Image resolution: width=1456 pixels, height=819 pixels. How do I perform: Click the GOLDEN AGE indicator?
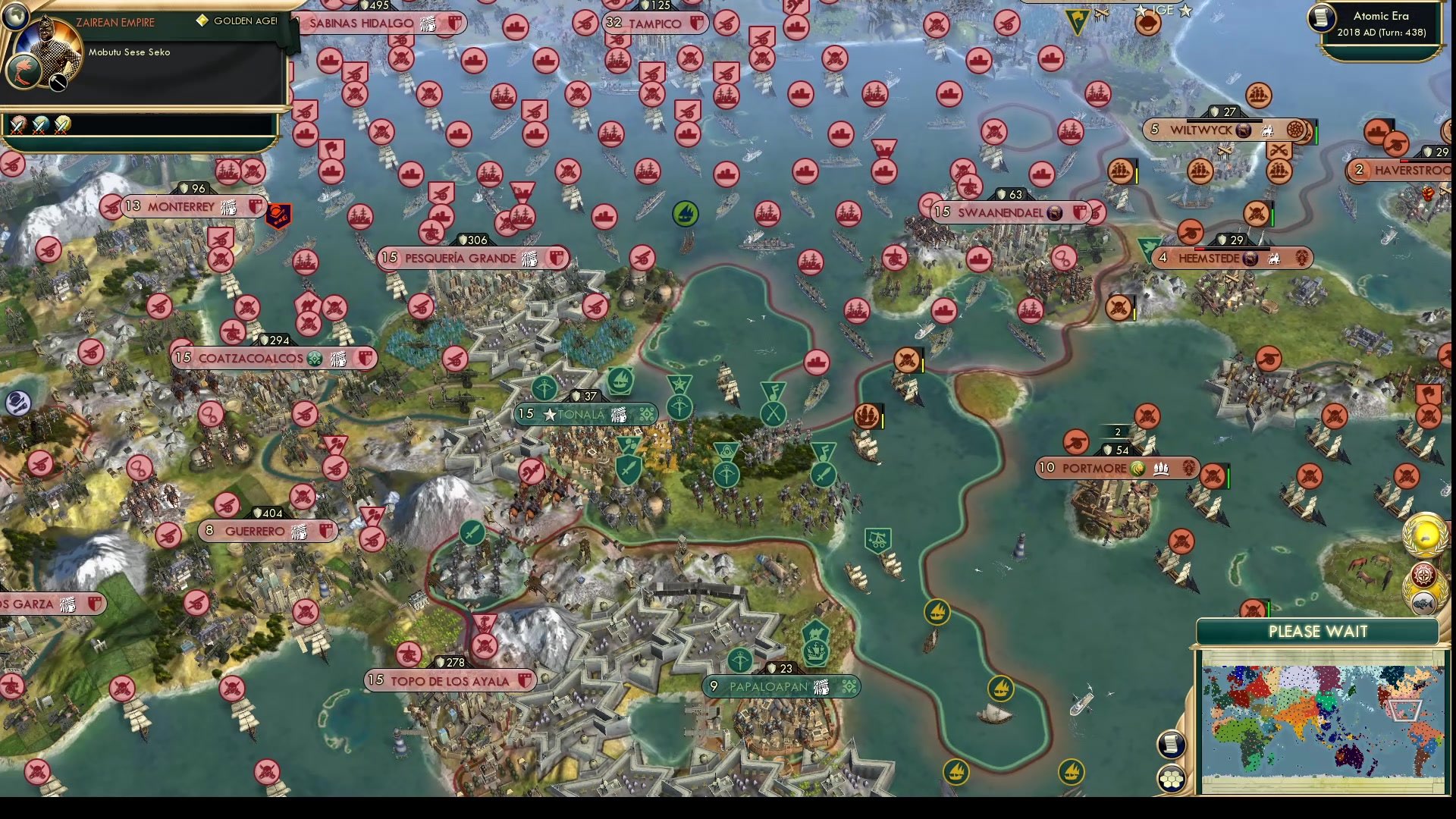point(237,21)
